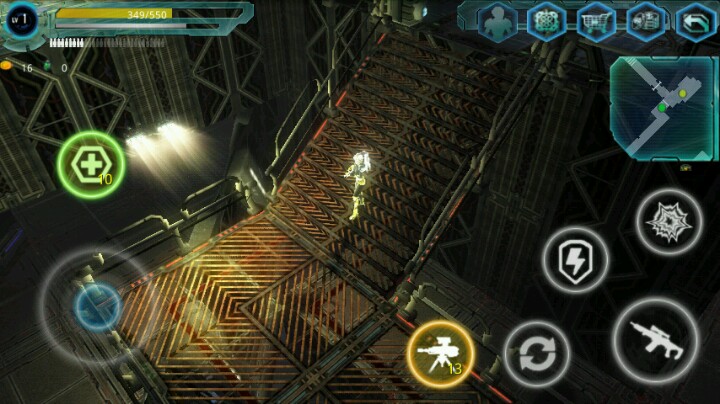
Task: Touch the blue virtual joystick knob
Action: tap(98, 307)
